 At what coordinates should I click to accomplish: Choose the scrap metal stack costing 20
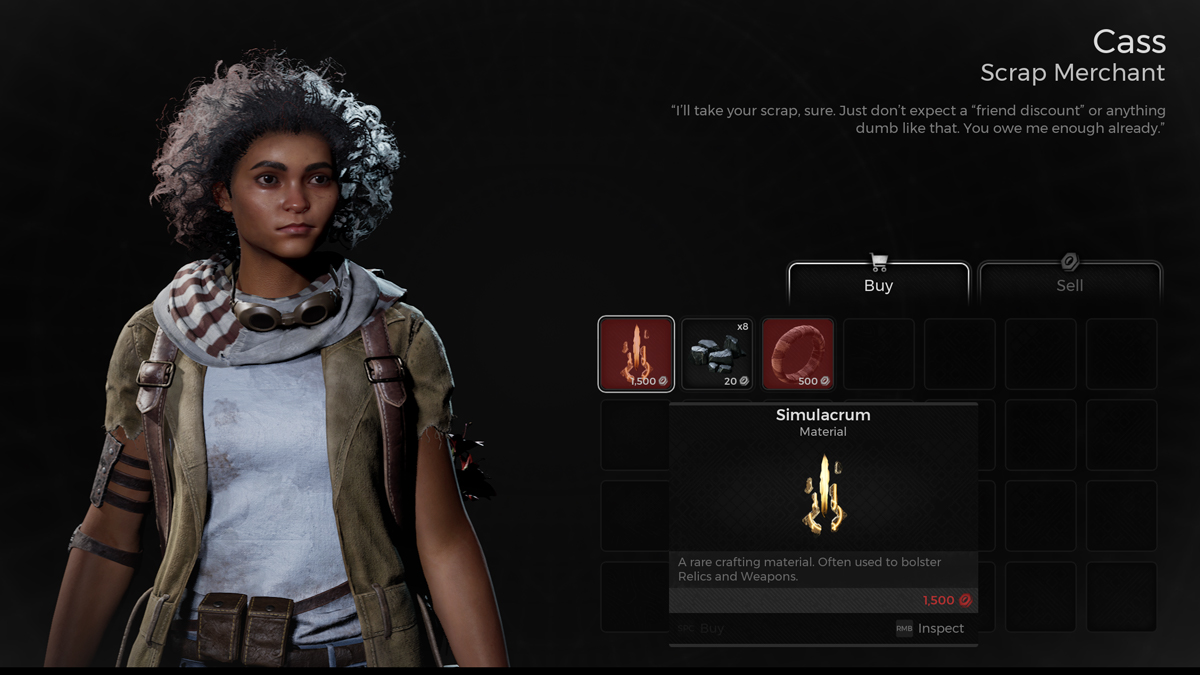(x=717, y=354)
